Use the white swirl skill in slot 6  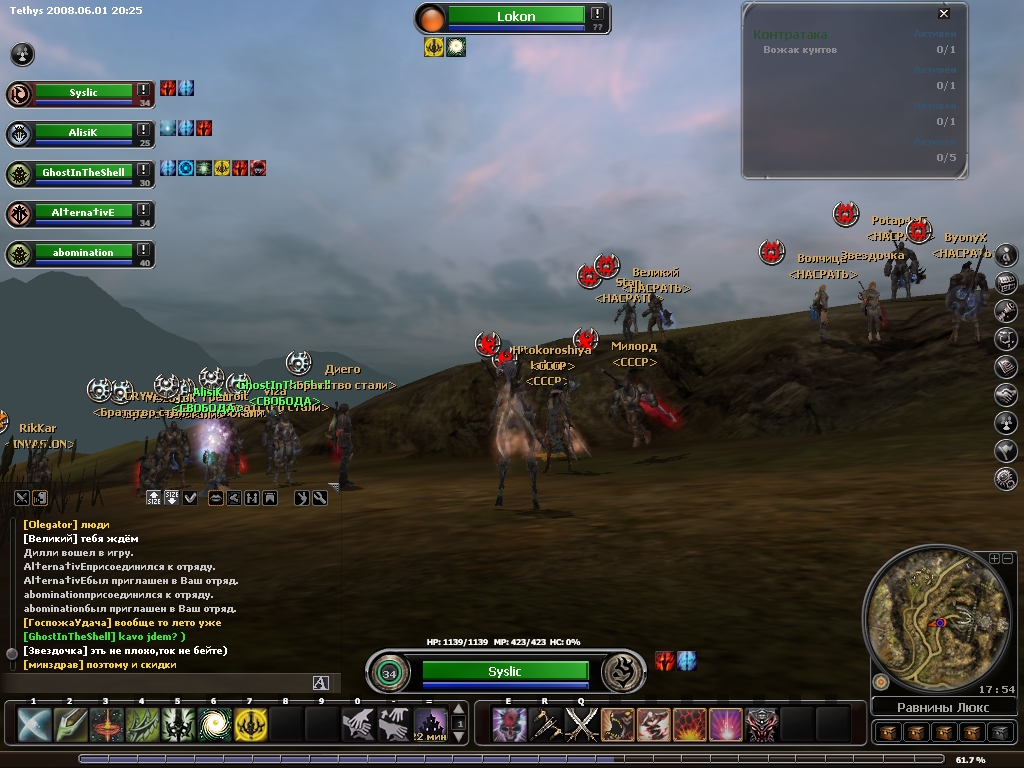214,724
